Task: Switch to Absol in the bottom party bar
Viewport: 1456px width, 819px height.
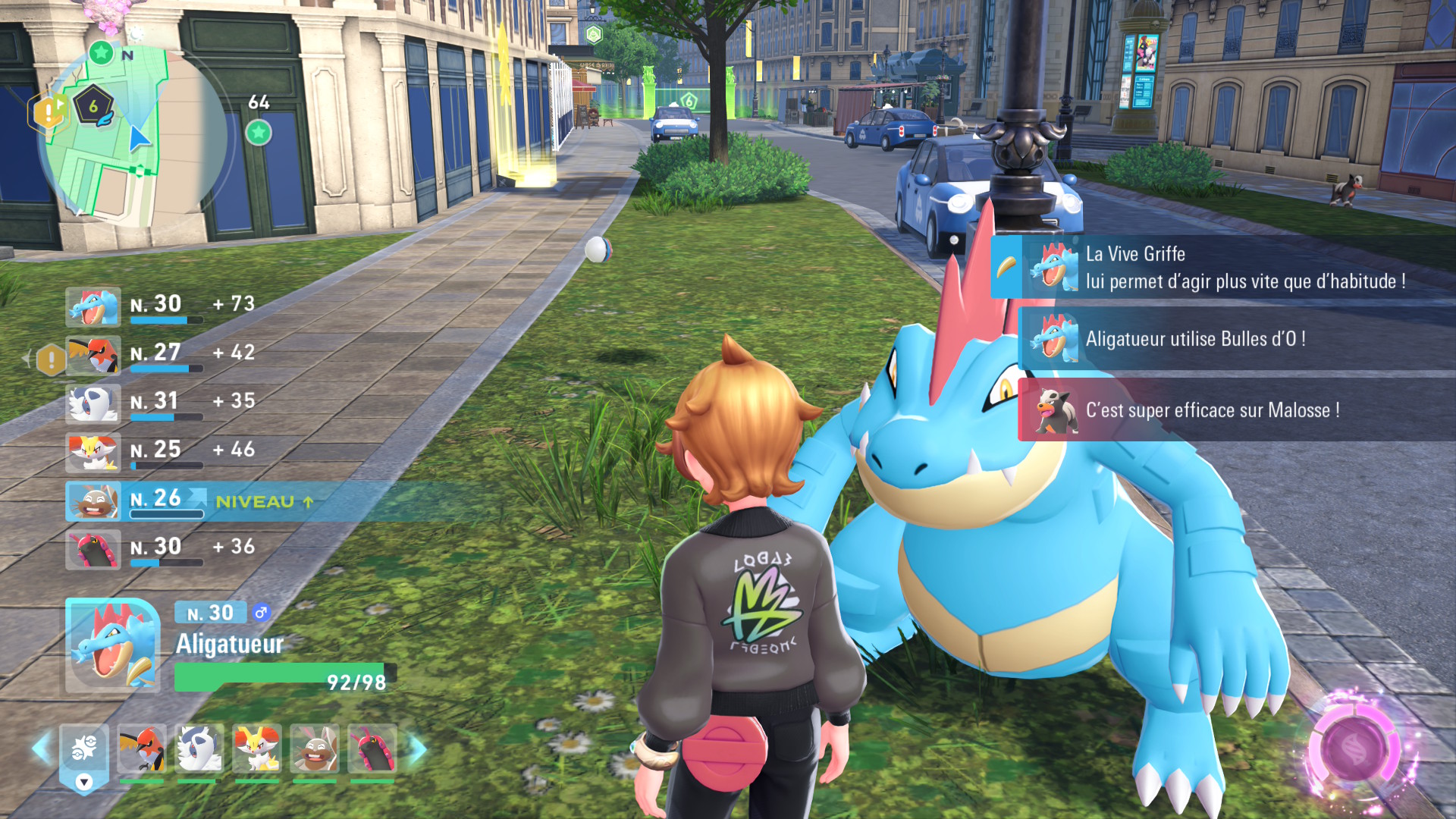Action: coord(199,748)
